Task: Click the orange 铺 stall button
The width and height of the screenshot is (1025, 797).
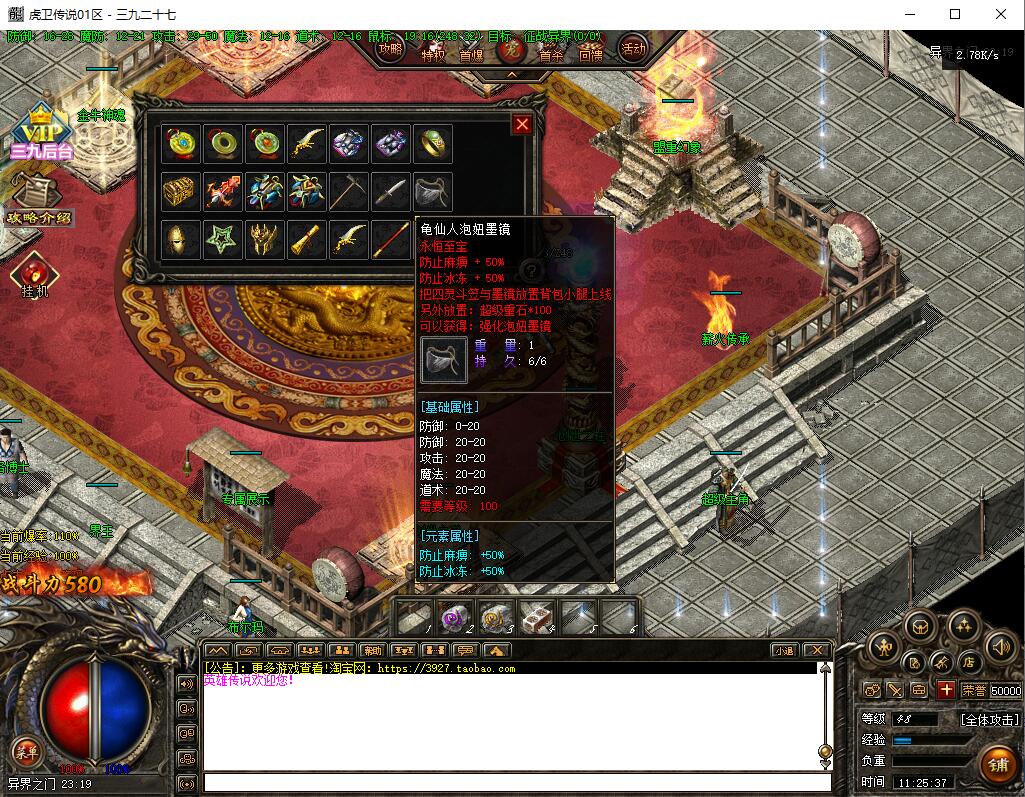Action: point(997,765)
